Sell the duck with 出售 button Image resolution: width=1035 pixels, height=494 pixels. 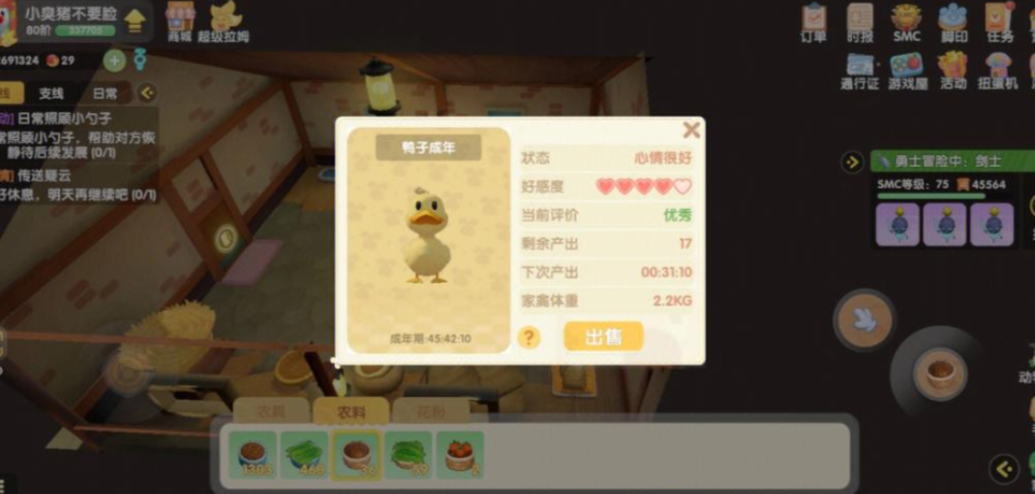coord(603,336)
